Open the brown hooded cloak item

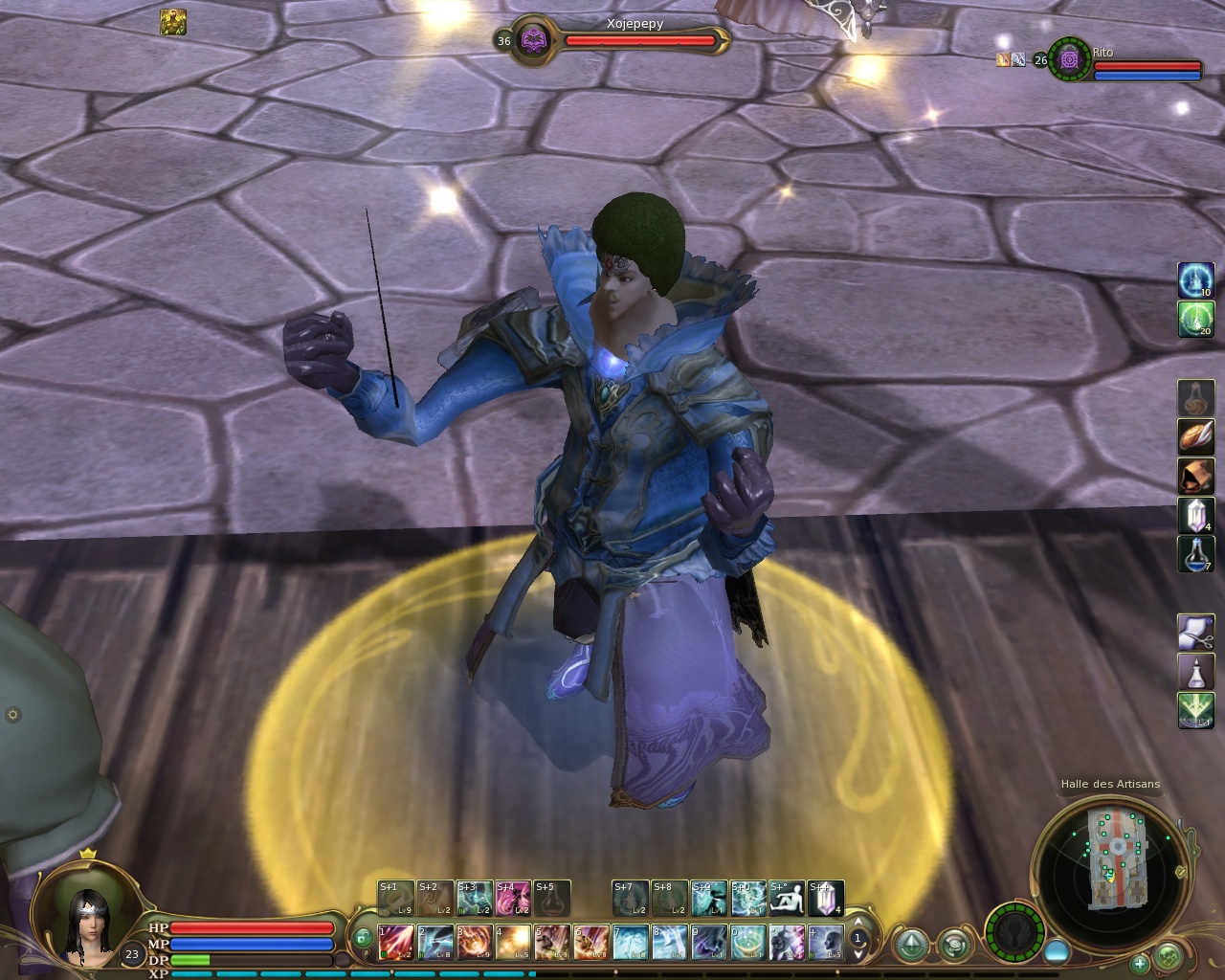pos(1195,476)
